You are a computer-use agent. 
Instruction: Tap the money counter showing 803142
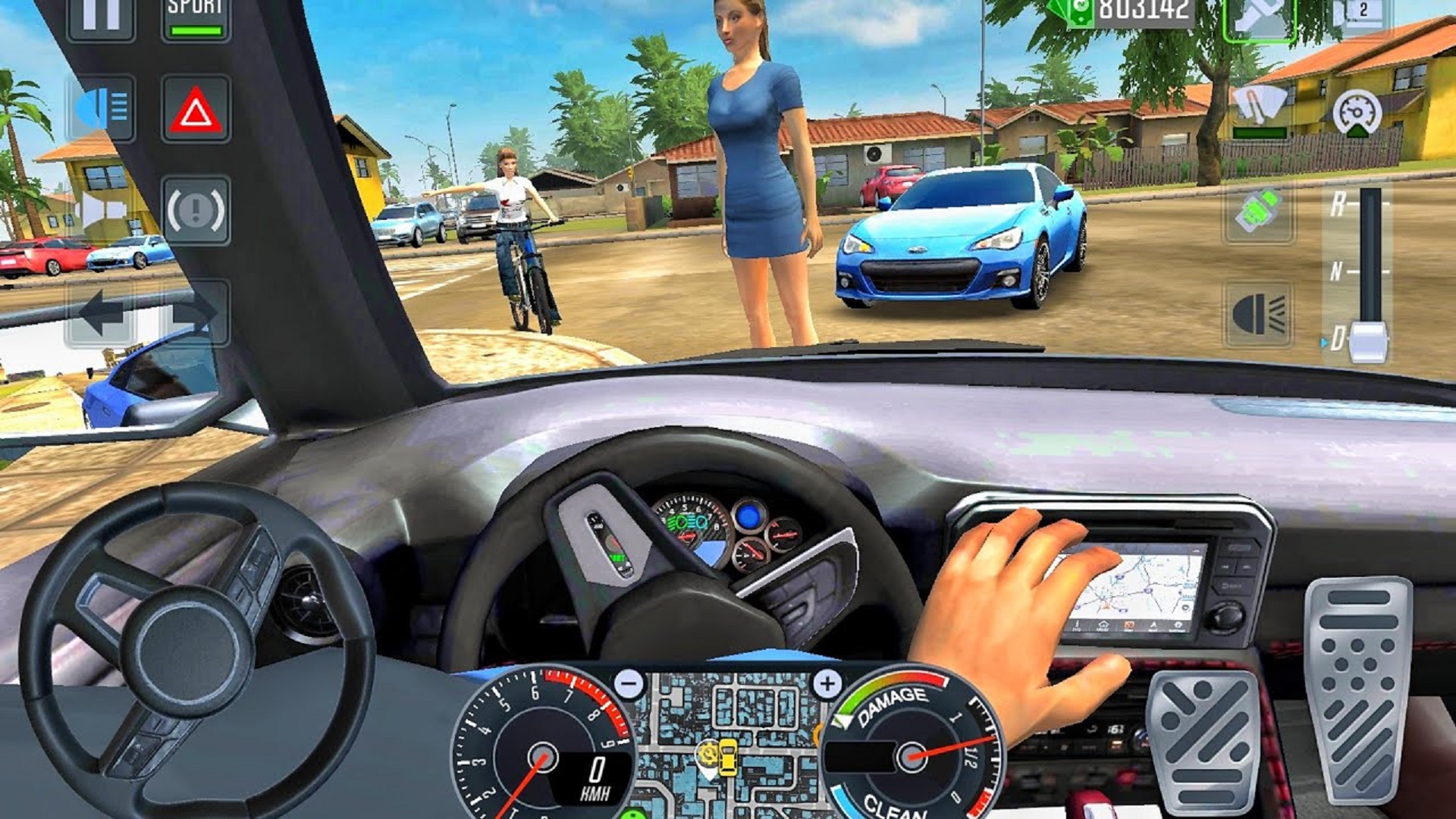click(1137, 11)
